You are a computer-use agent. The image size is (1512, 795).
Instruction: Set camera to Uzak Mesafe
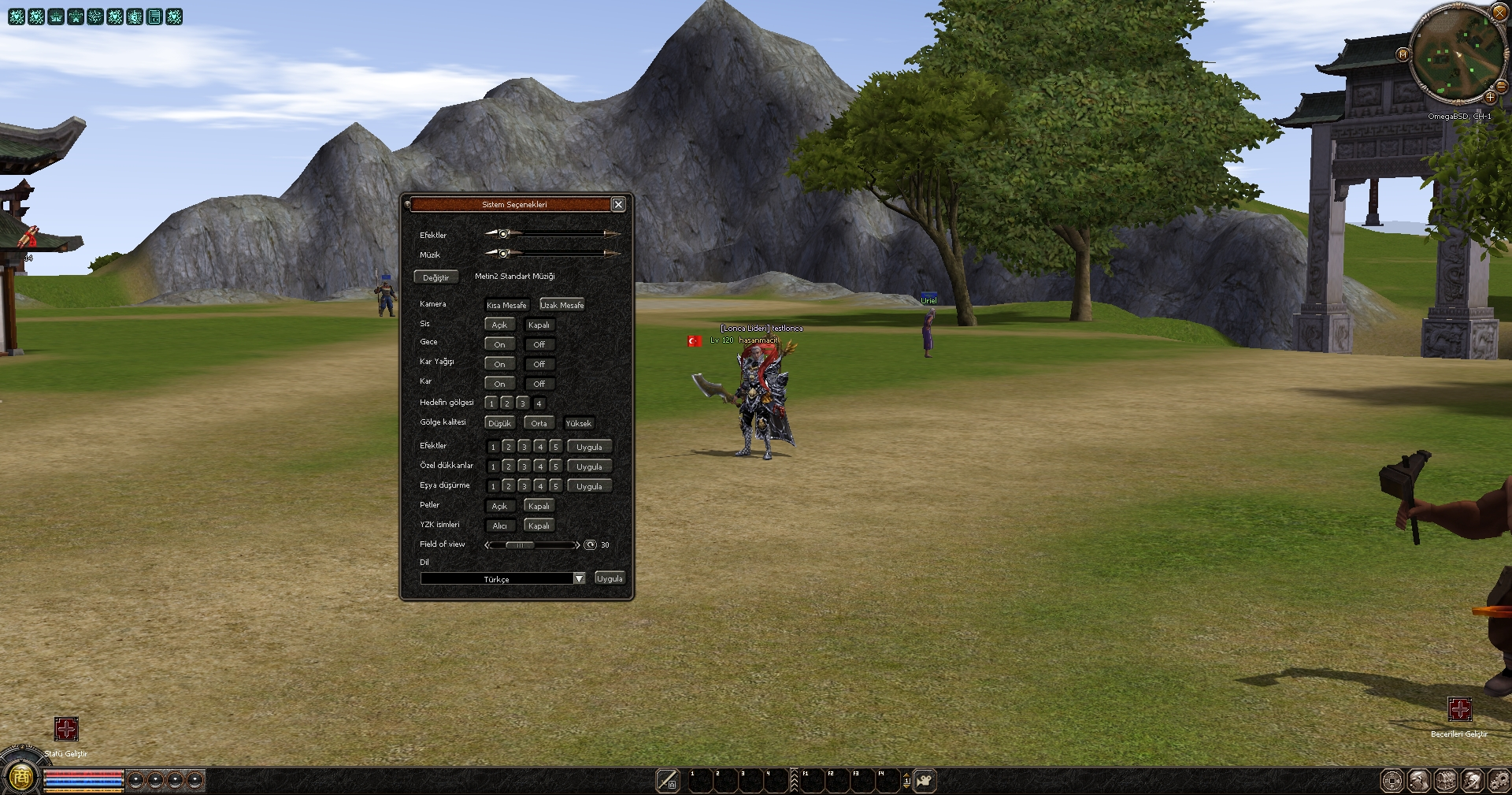pos(561,305)
